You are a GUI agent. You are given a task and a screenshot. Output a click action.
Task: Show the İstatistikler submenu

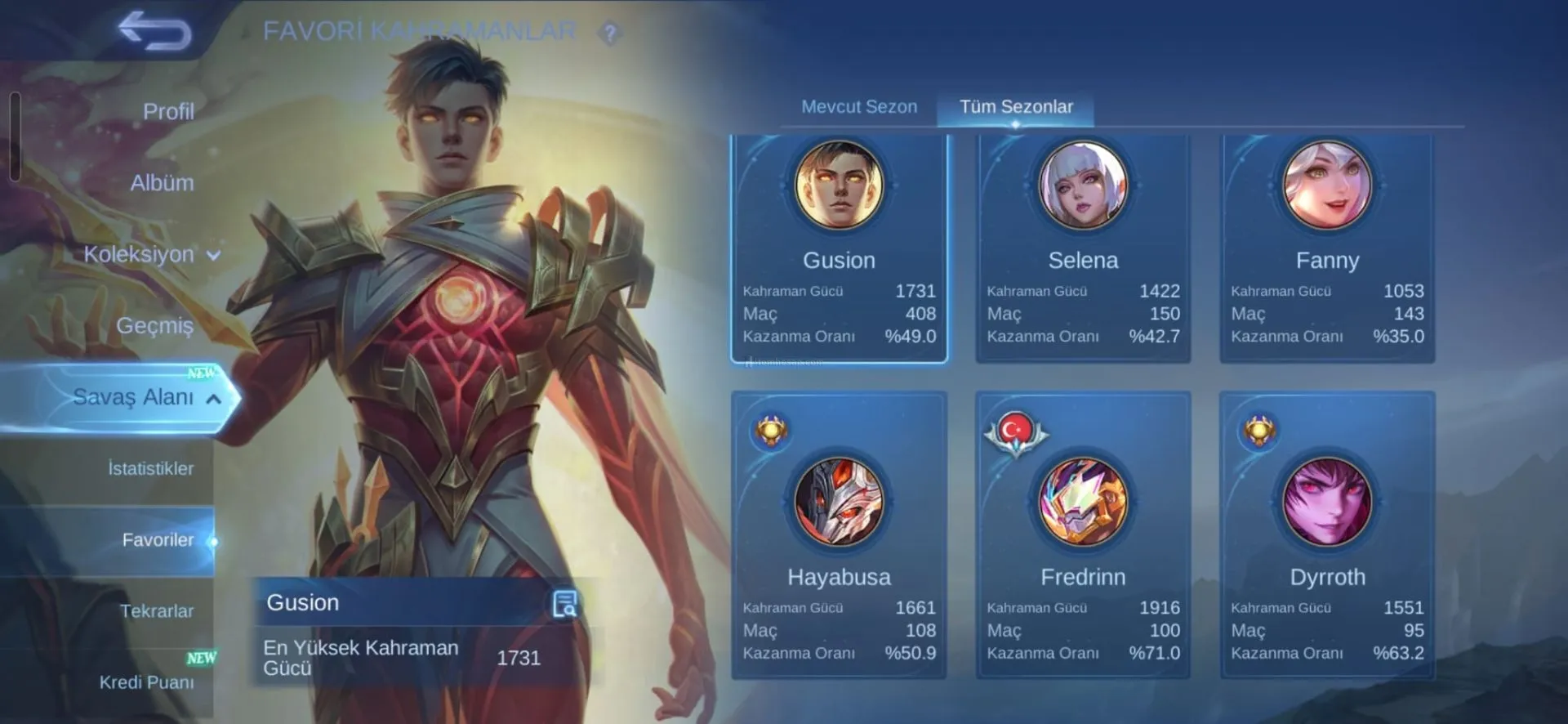pos(150,468)
